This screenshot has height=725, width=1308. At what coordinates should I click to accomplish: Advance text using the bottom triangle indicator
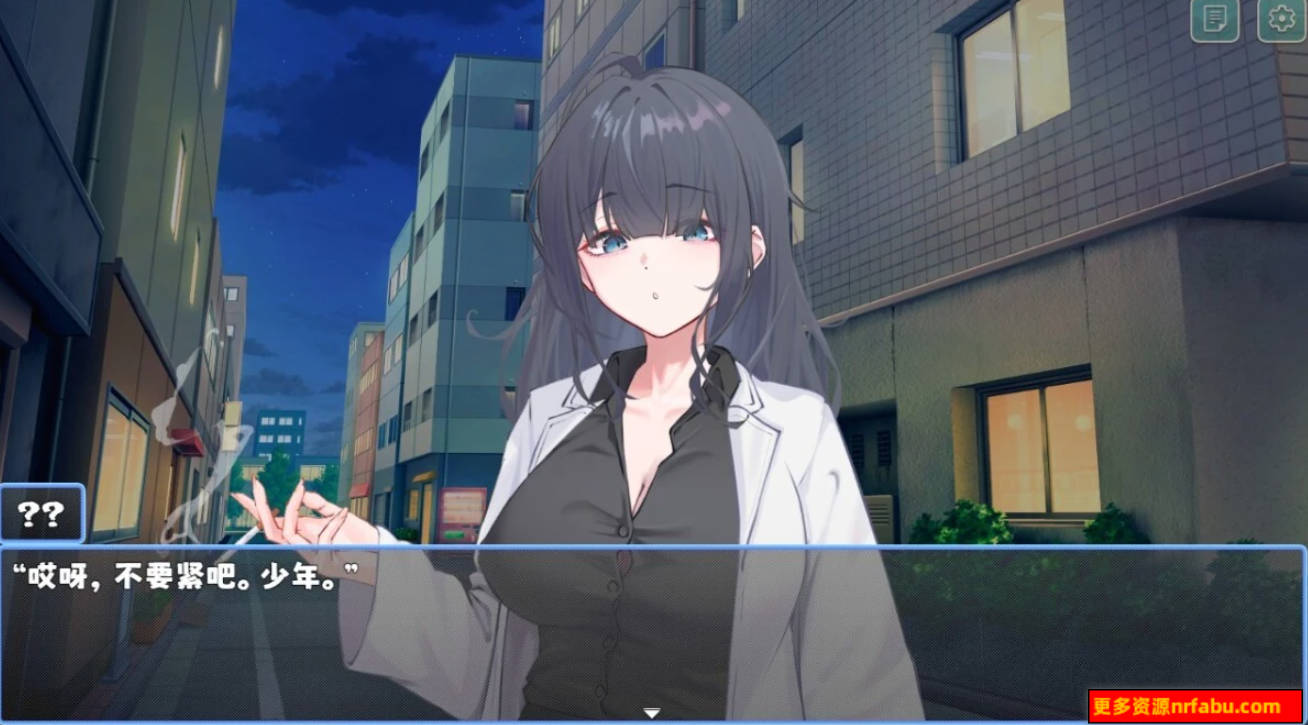tap(653, 713)
